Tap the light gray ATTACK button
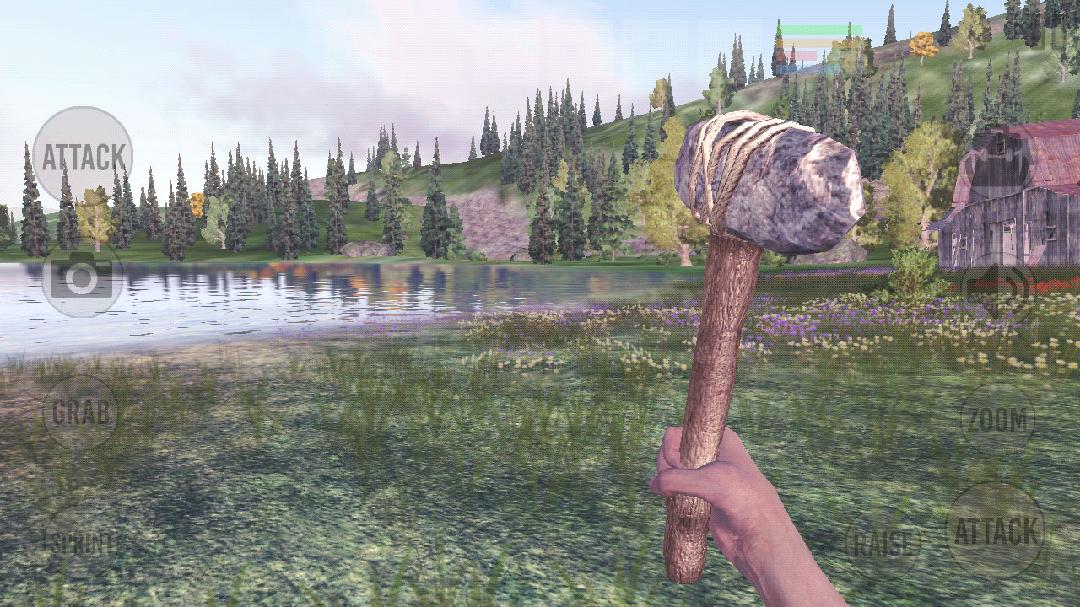Image resolution: width=1080 pixels, height=607 pixels. (82, 156)
